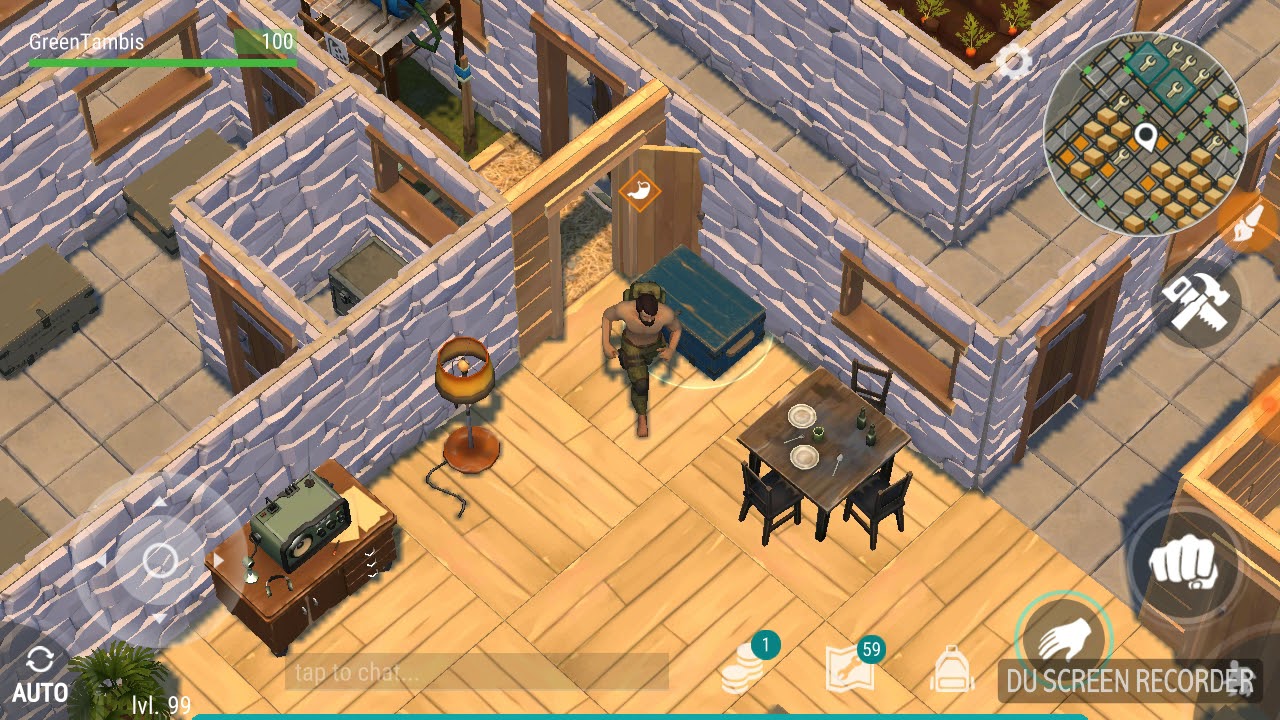
Task: Tap the virtual movement joystick center
Action: click(x=160, y=560)
